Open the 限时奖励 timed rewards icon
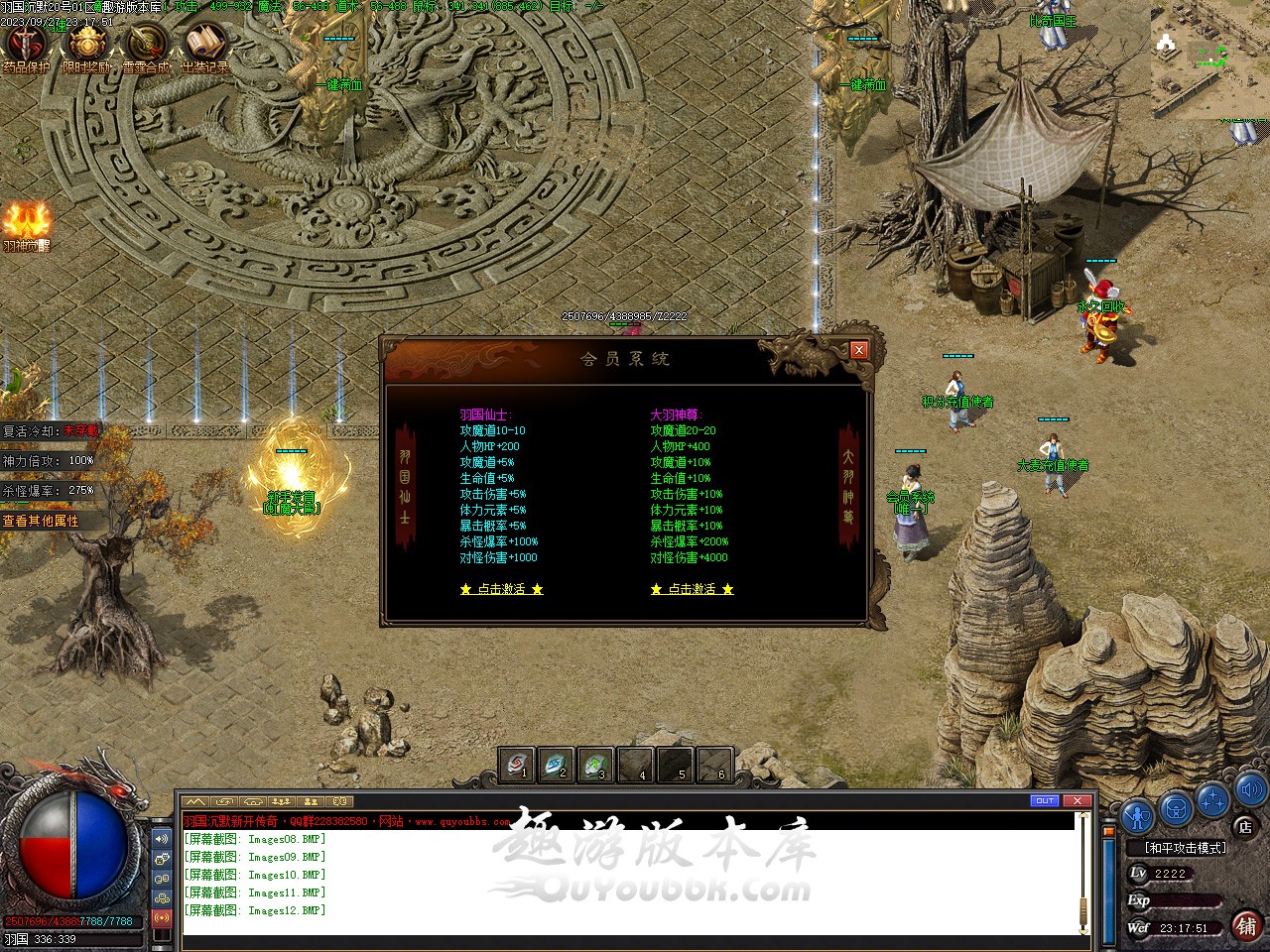Screen dimensions: 1270x952 pos(87,46)
